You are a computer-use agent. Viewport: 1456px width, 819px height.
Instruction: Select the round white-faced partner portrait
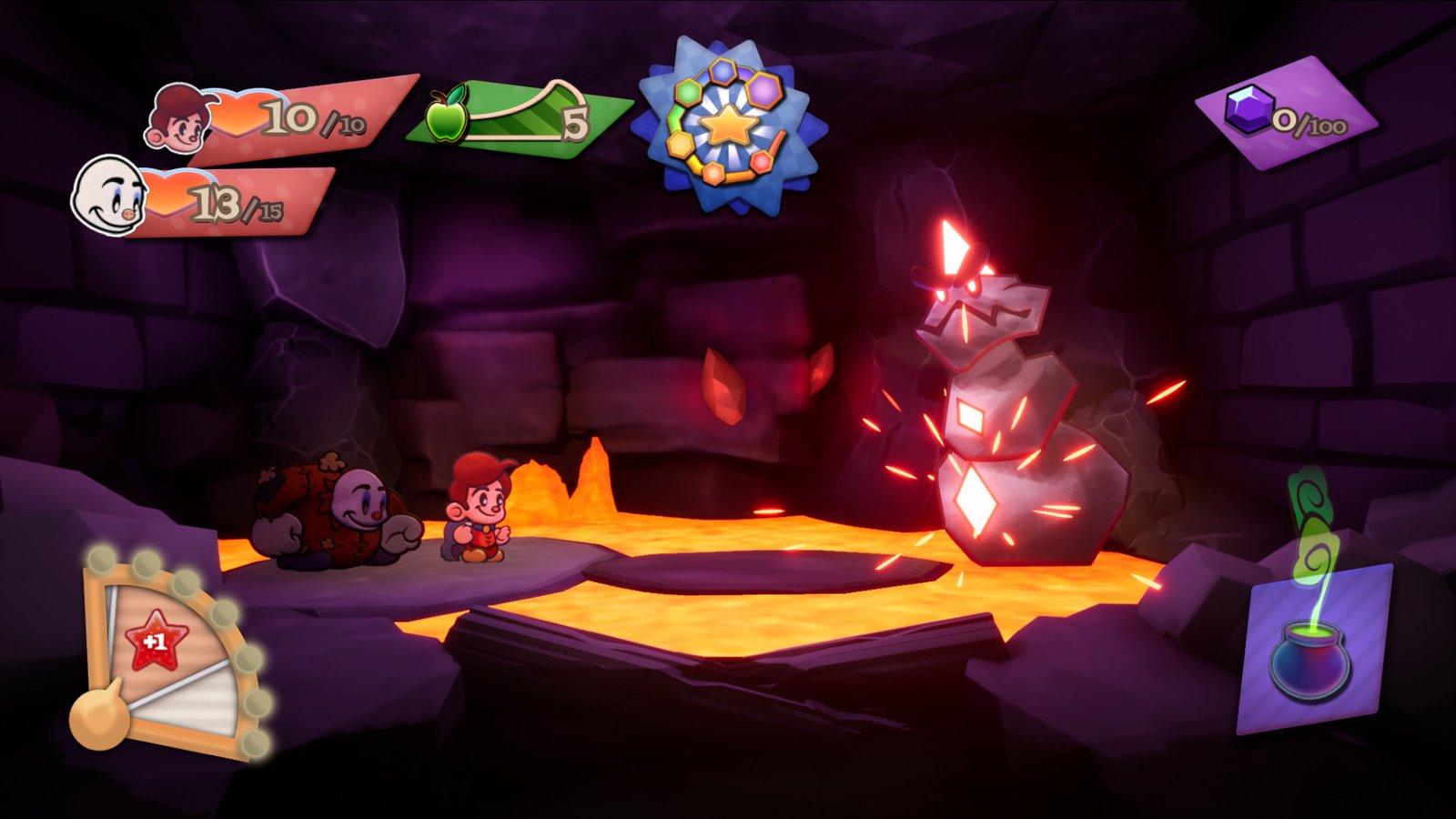point(110,195)
